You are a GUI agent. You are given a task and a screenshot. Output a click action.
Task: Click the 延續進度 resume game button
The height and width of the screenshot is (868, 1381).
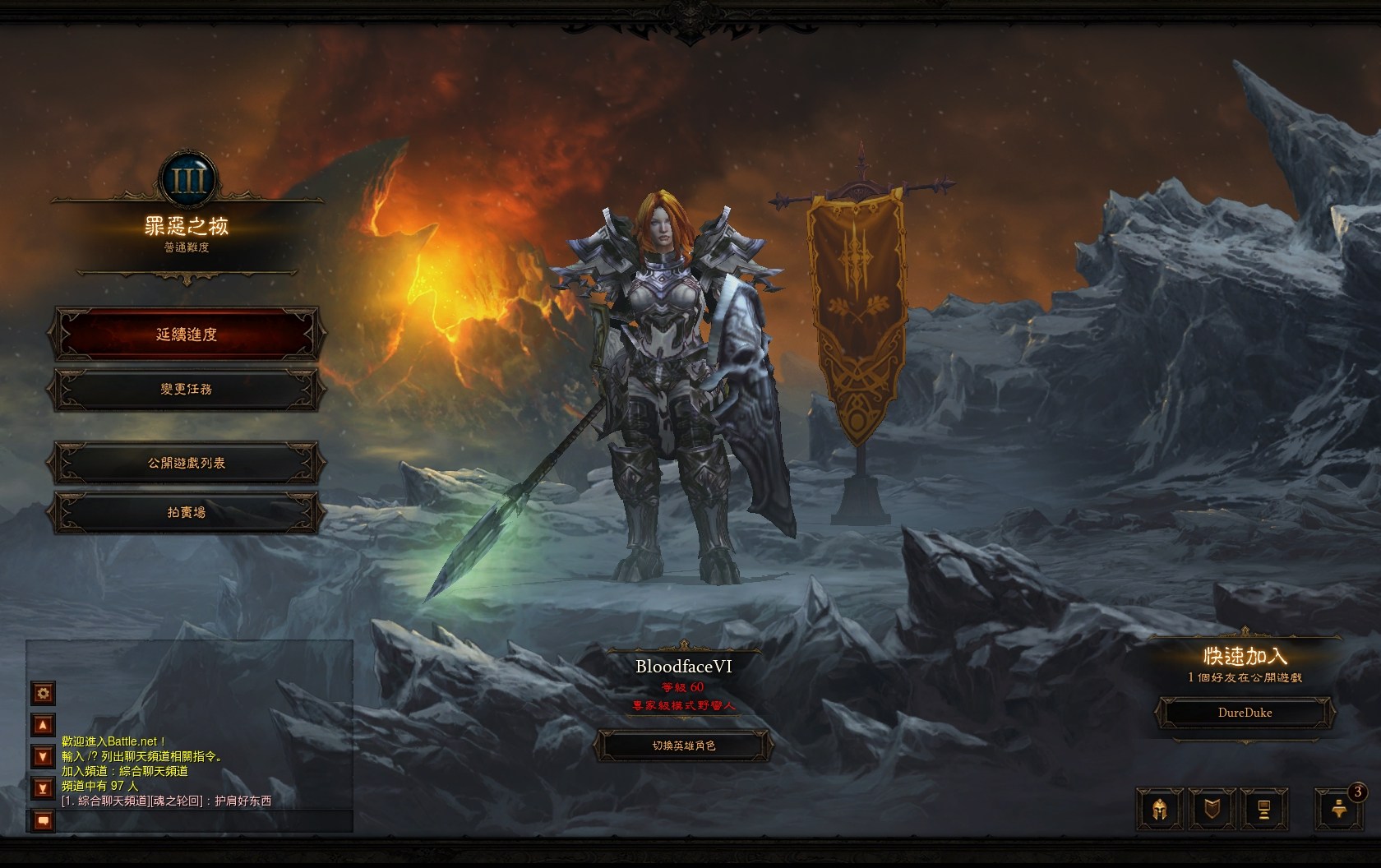[187, 335]
